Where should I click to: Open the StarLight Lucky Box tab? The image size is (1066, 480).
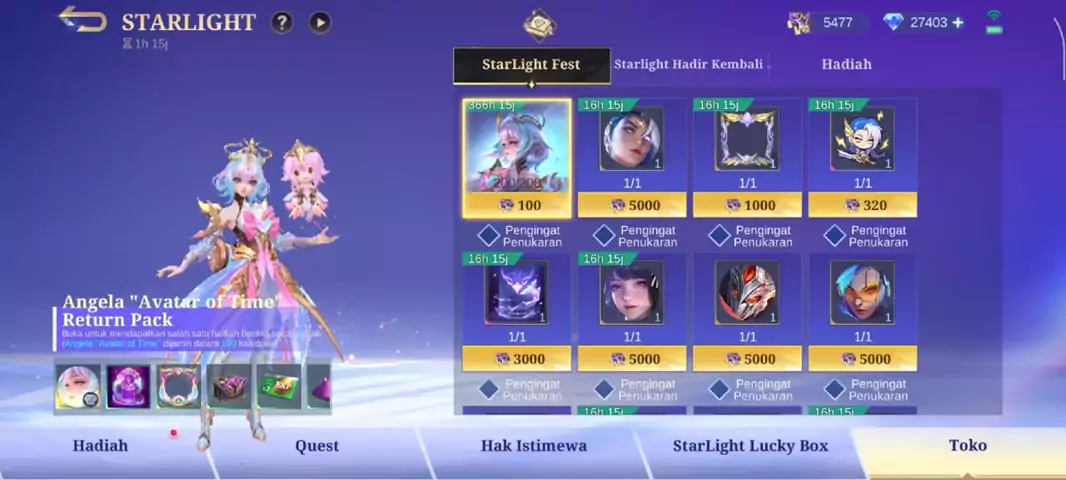tap(750, 446)
